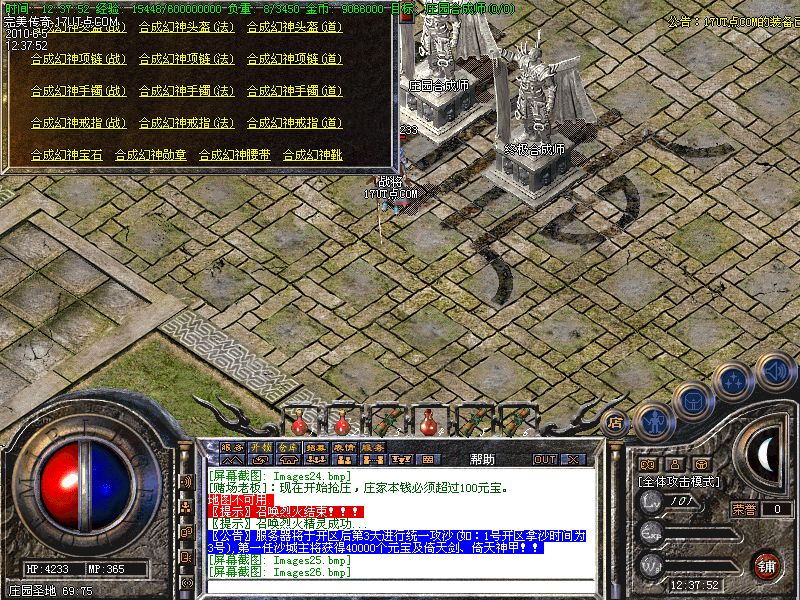Choose 合成幻神项链 (战) link
This screenshot has height=600, width=800.
point(78,59)
